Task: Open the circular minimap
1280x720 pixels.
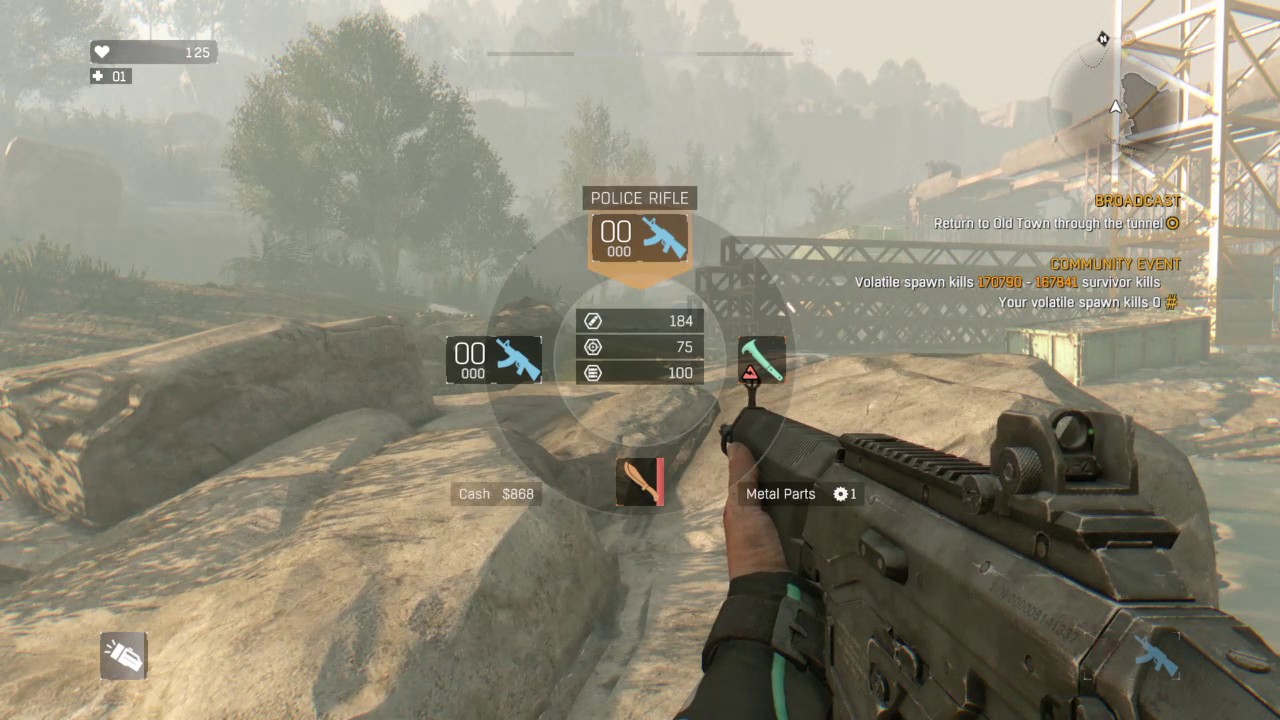Action: (x=1114, y=103)
